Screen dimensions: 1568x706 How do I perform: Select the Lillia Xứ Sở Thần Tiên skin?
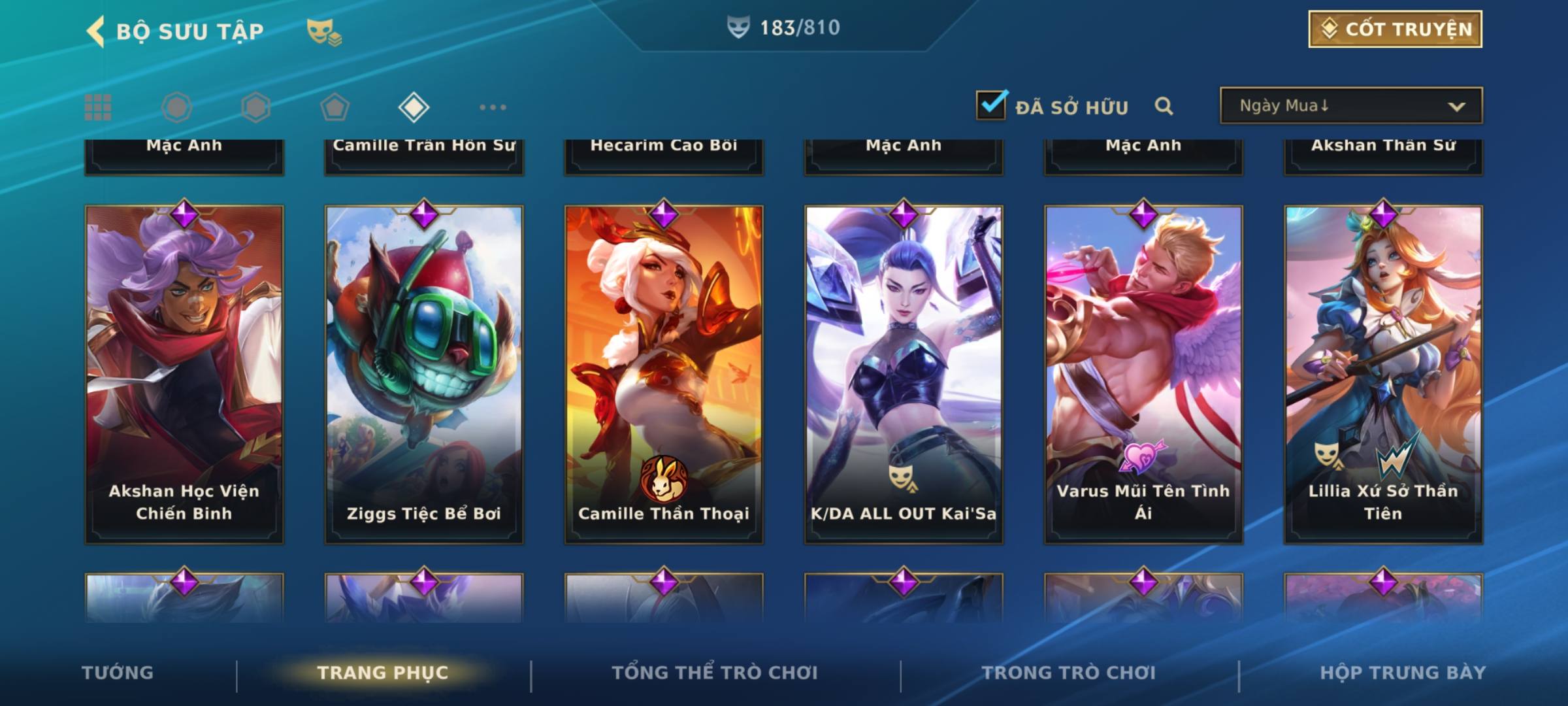click(x=1383, y=374)
